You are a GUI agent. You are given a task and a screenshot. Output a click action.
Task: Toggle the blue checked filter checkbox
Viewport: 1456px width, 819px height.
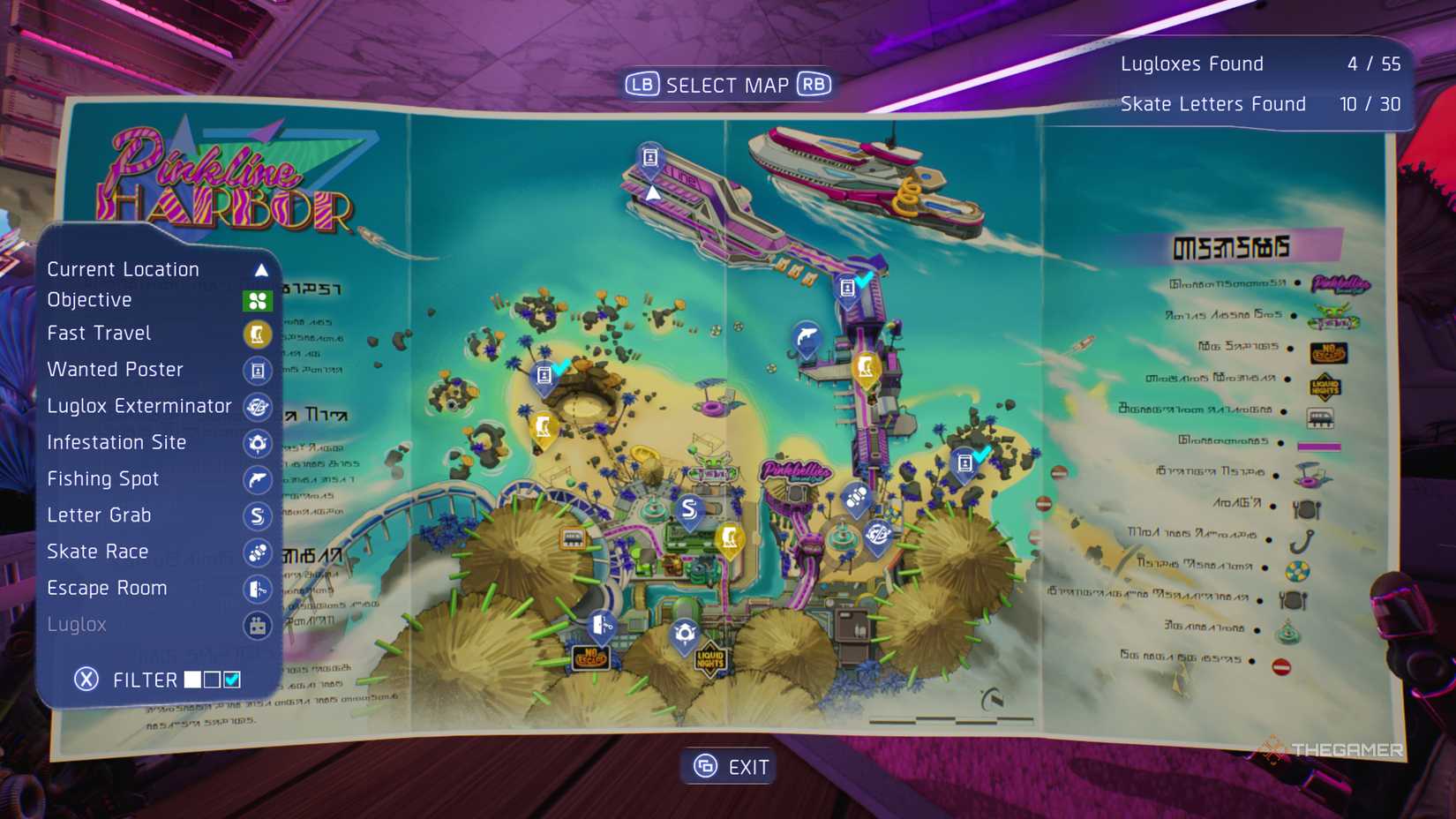[x=232, y=679]
